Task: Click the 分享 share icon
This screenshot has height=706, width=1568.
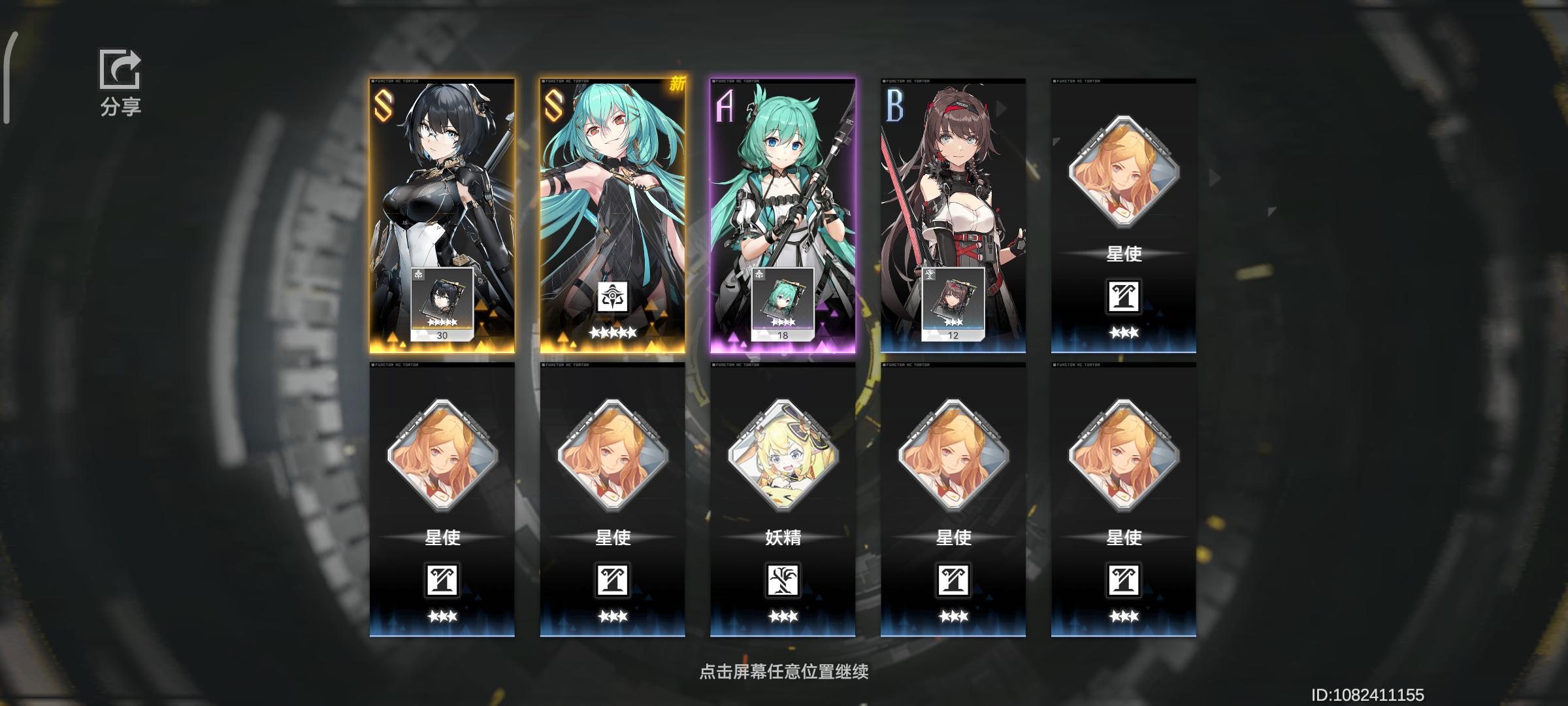Action: click(120, 72)
